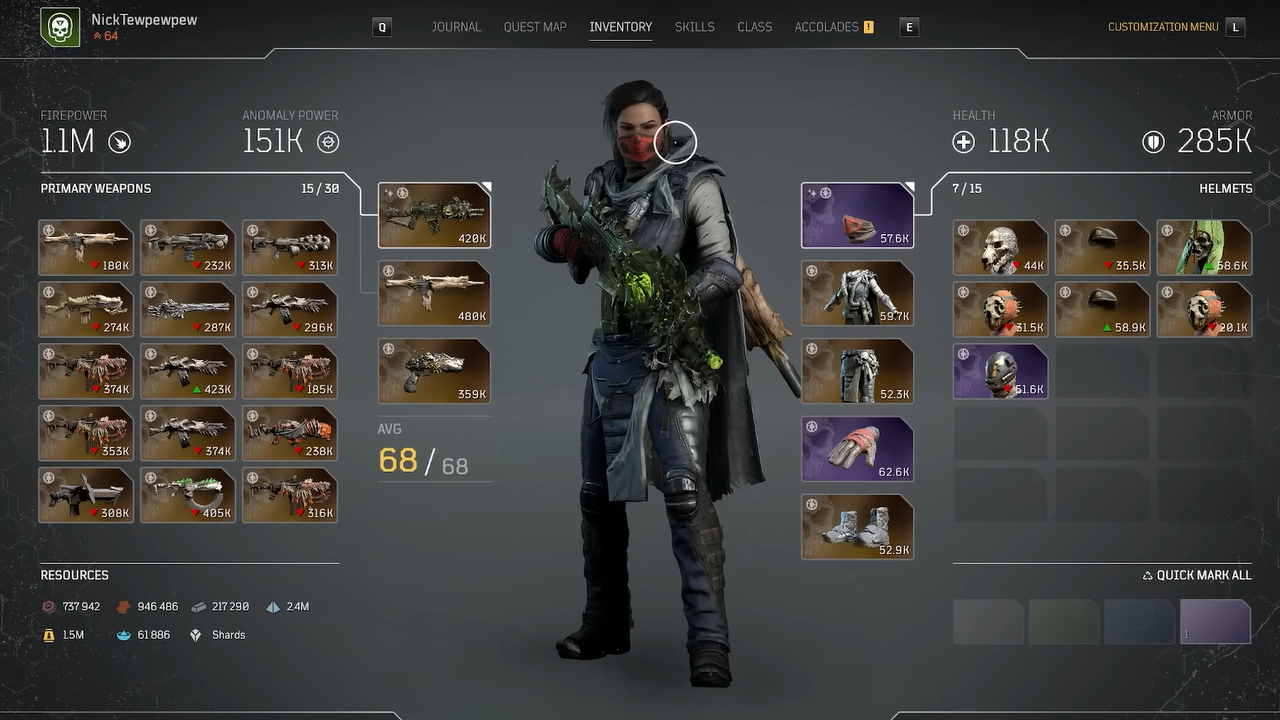Click the titanium resource icon

click(x=273, y=606)
